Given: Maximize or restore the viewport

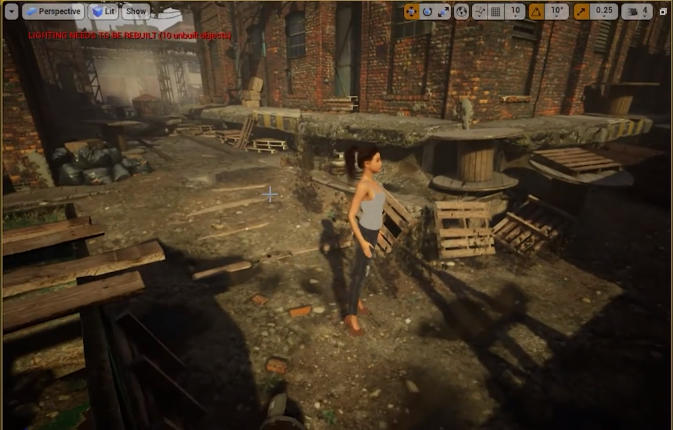Looking at the screenshot, I should tap(662, 12).
